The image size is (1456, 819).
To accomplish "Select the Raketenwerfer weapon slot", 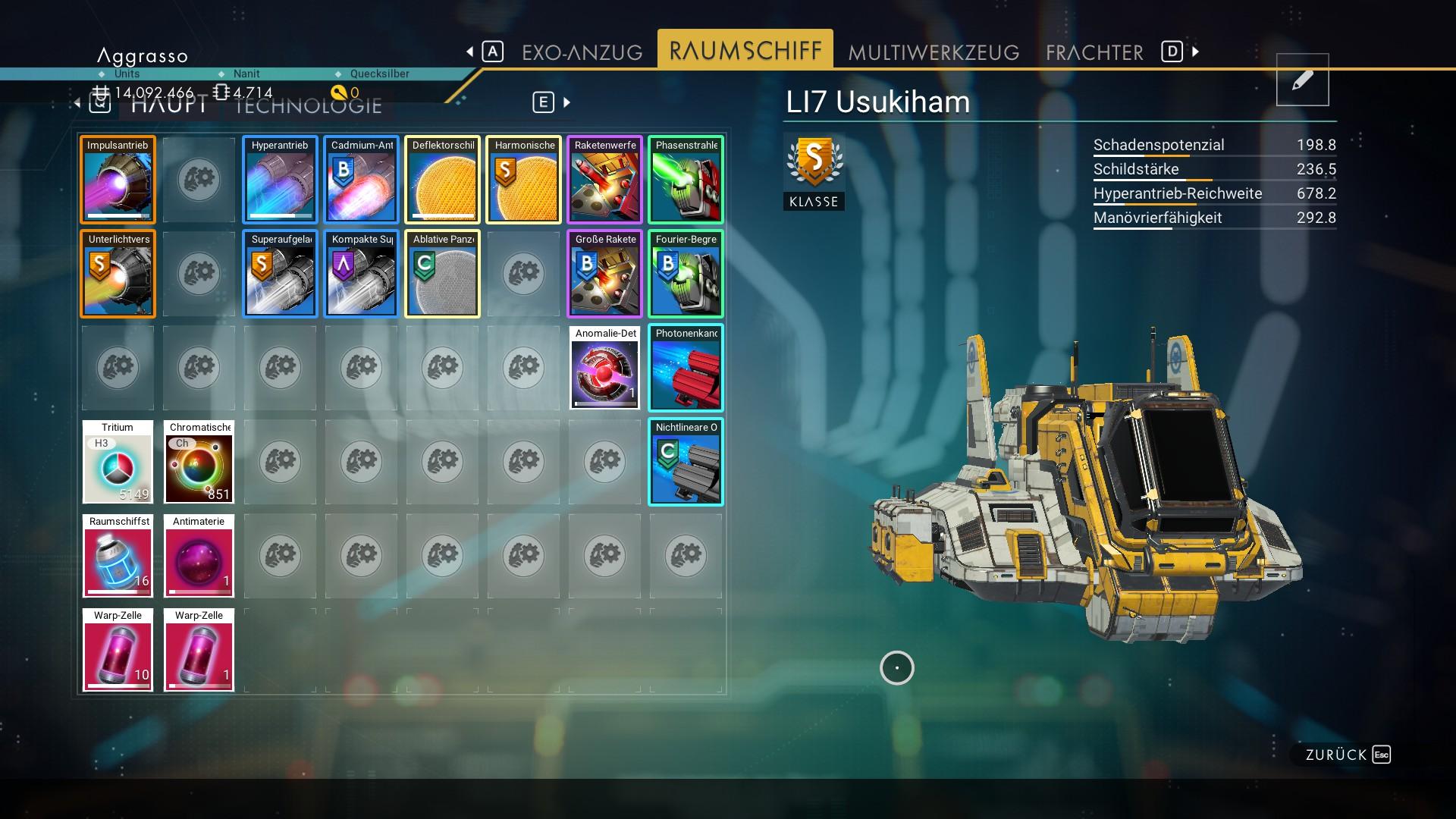I will (604, 180).
